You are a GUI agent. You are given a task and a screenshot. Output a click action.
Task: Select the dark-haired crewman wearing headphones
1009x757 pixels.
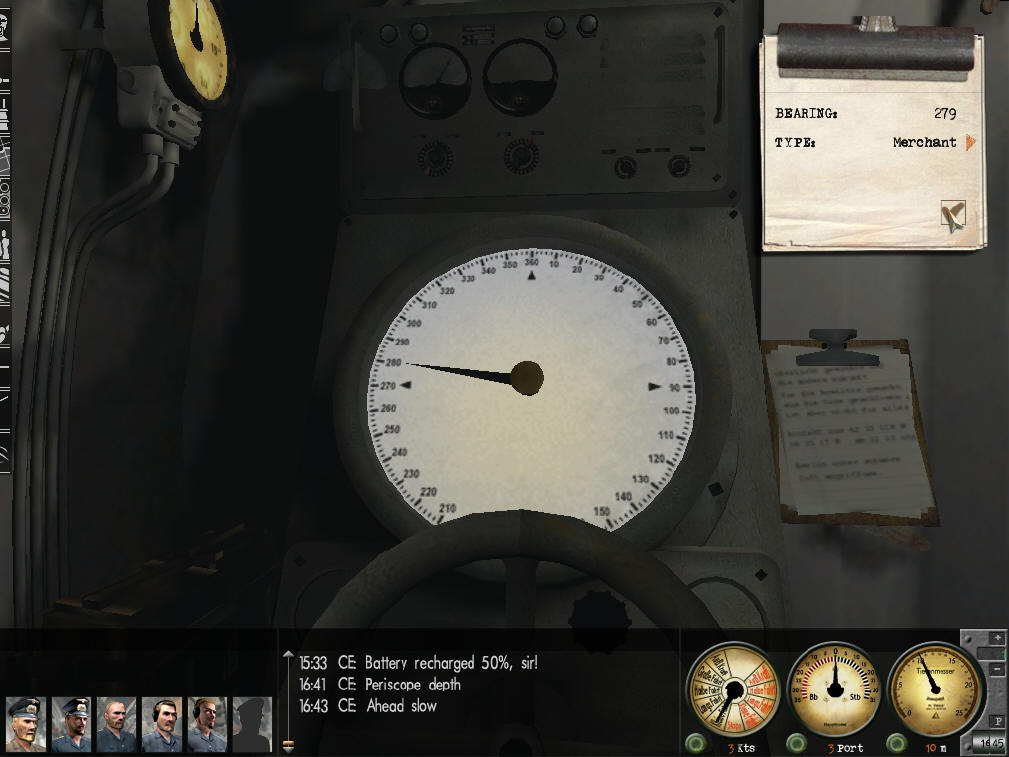tap(161, 724)
